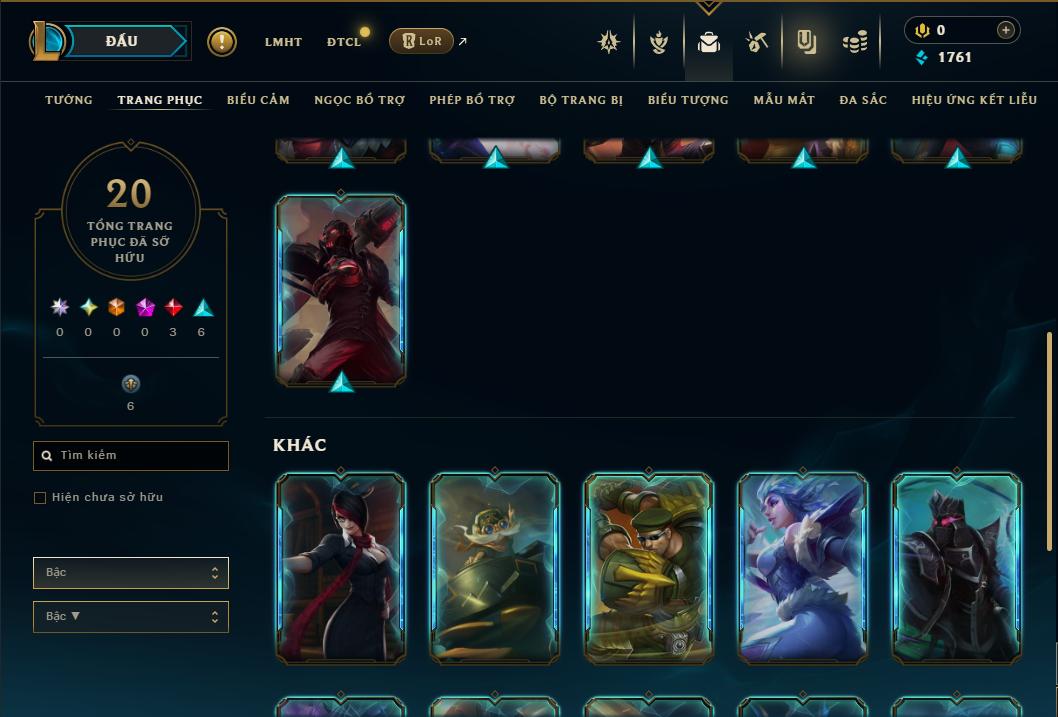Image resolution: width=1058 pixels, height=717 pixels.
Task: Switch to the TƯỚNG collection tab
Action: coord(69,100)
